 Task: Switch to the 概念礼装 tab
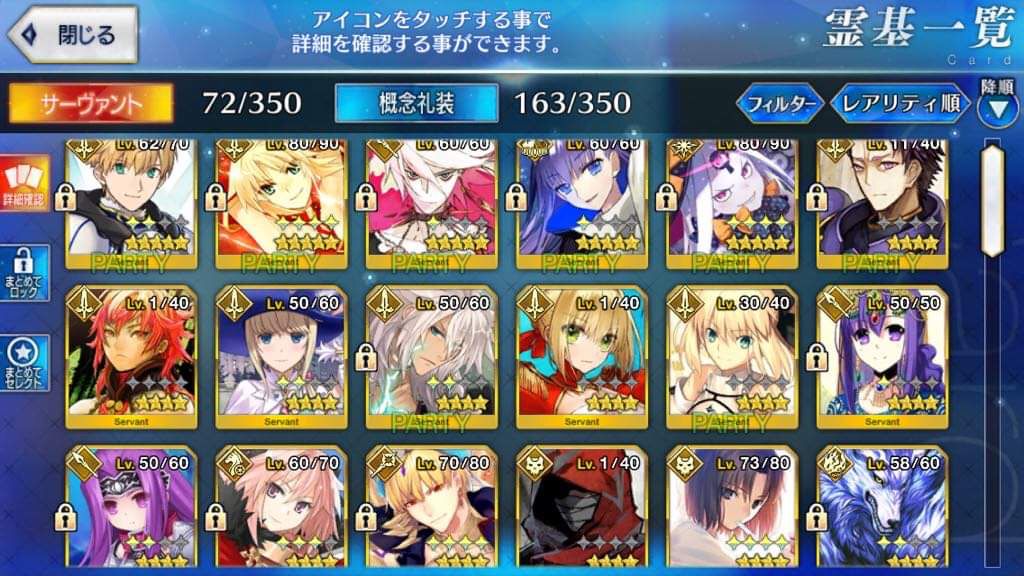click(x=416, y=102)
